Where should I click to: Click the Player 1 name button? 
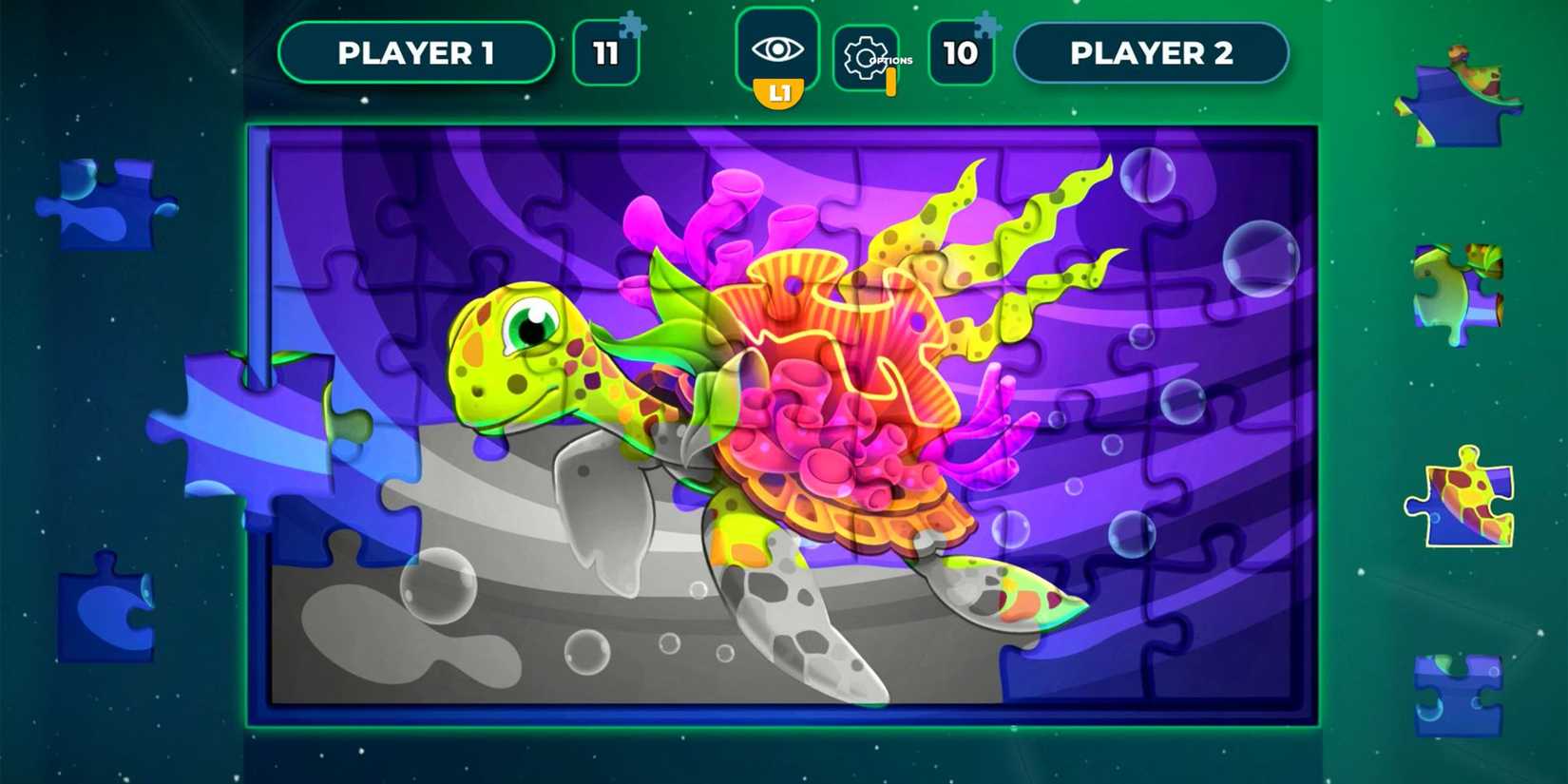point(416,52)
